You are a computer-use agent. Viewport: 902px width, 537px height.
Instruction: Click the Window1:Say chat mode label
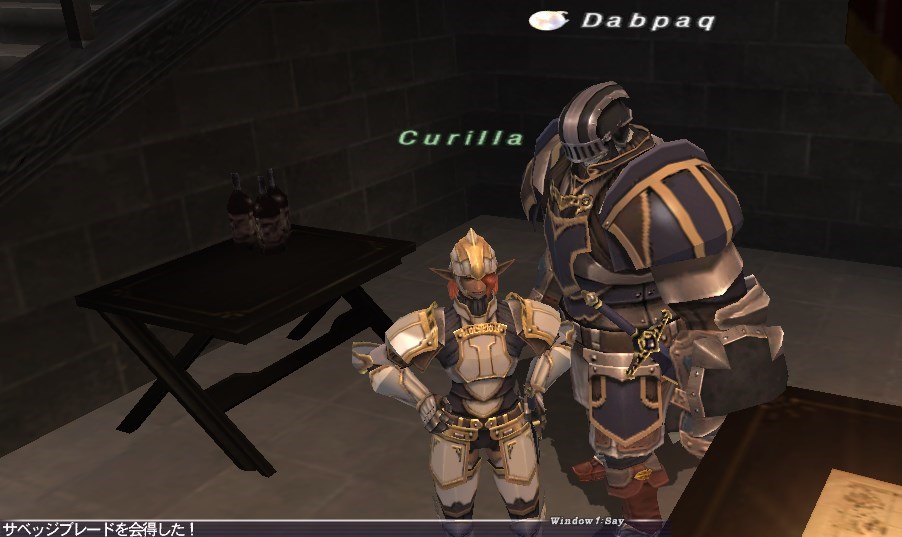(586, 521)
